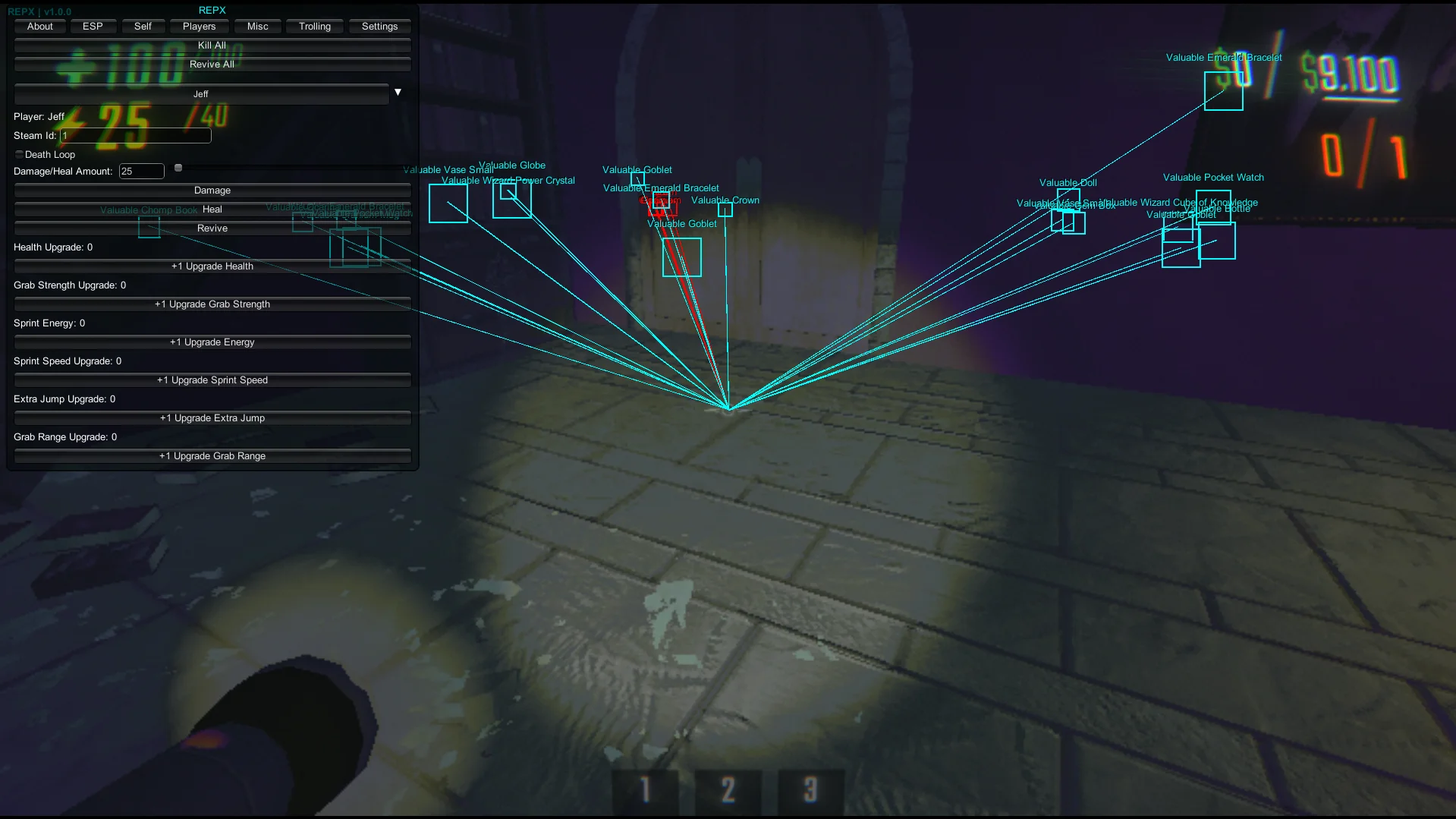
Task: Add +1 Upgrade Health
Action: (212, 266)
